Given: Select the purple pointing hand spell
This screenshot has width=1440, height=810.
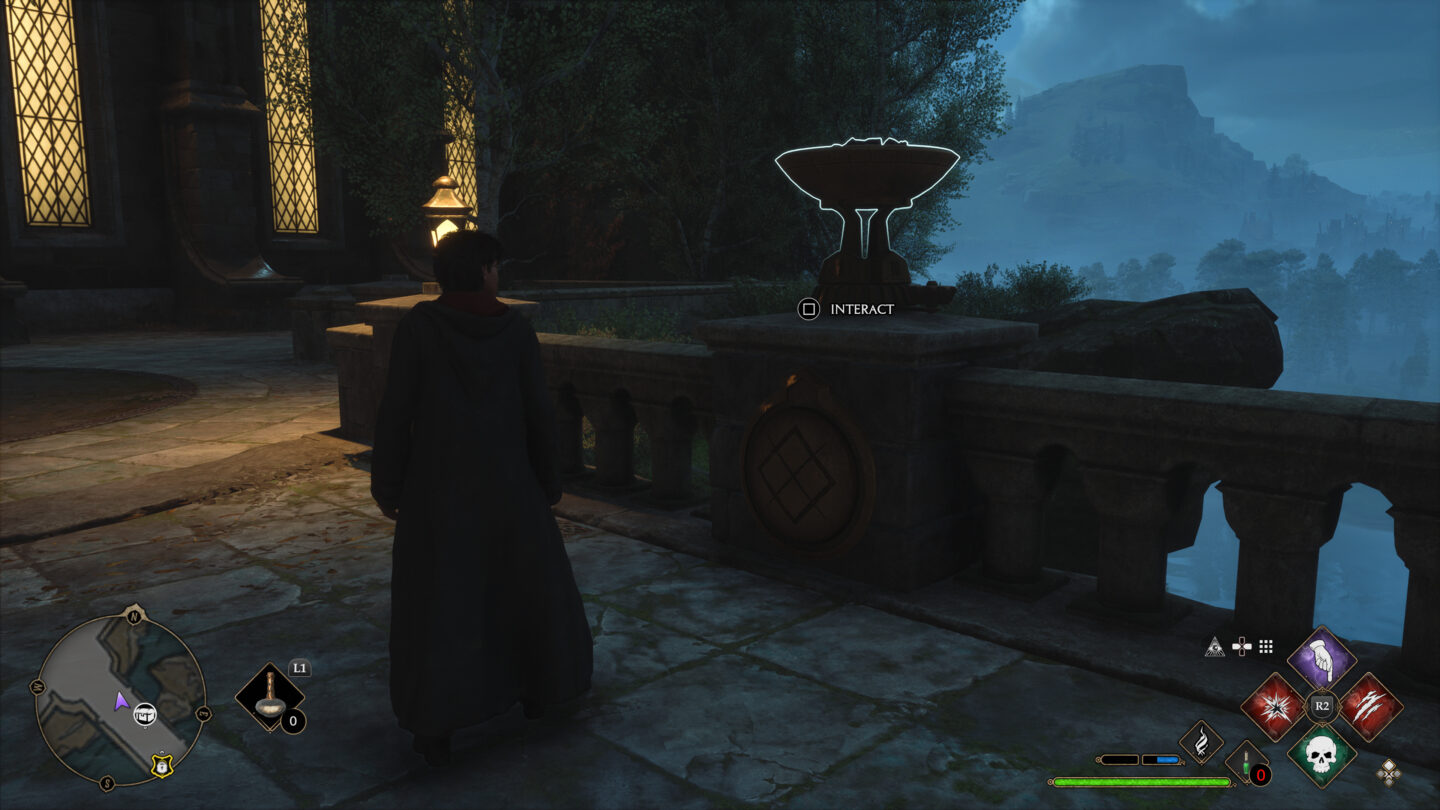Looking at the screenshot, I should click(x=1321, y=659).
